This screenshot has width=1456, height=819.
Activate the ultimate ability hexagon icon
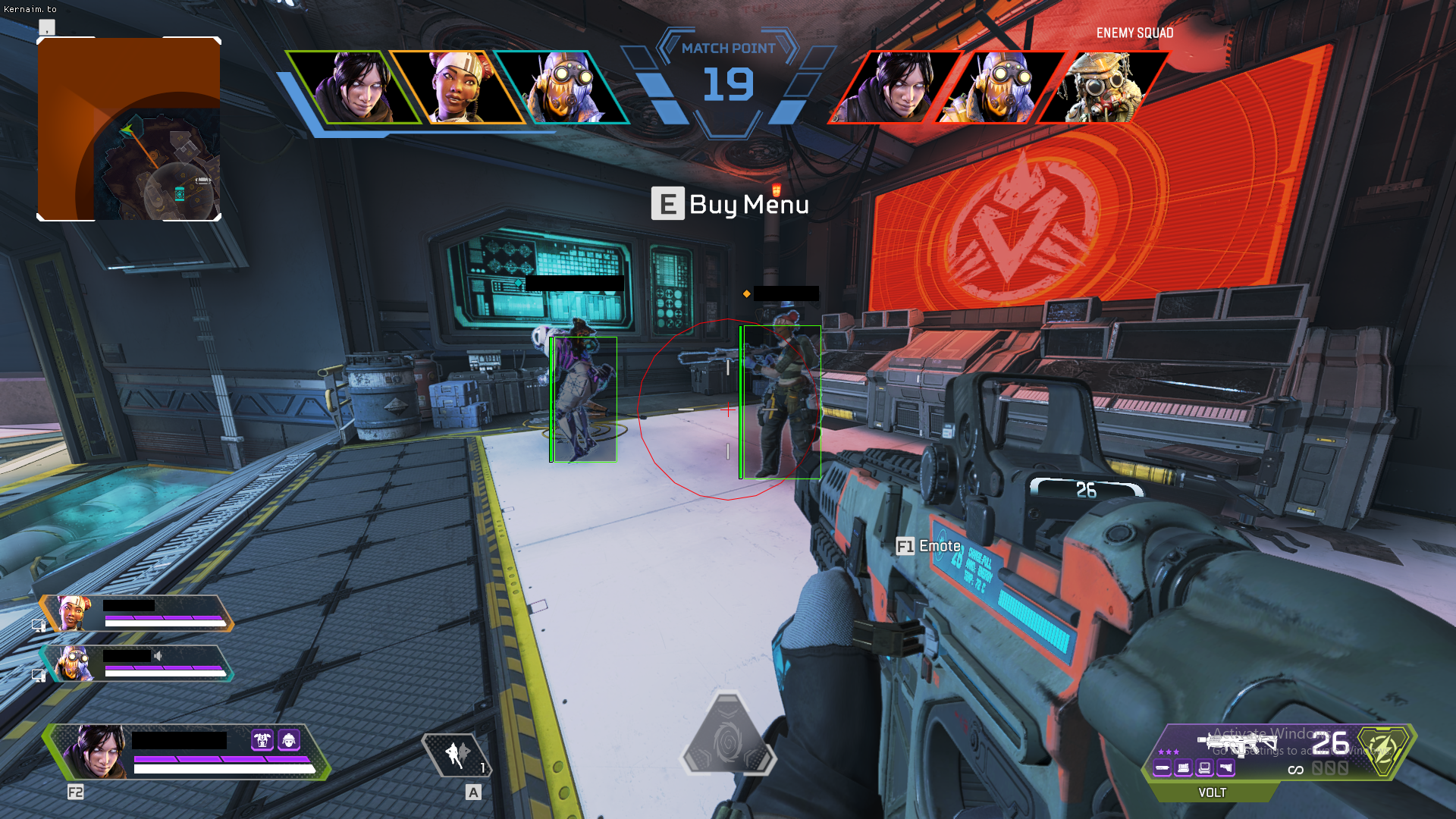[727, 736]
